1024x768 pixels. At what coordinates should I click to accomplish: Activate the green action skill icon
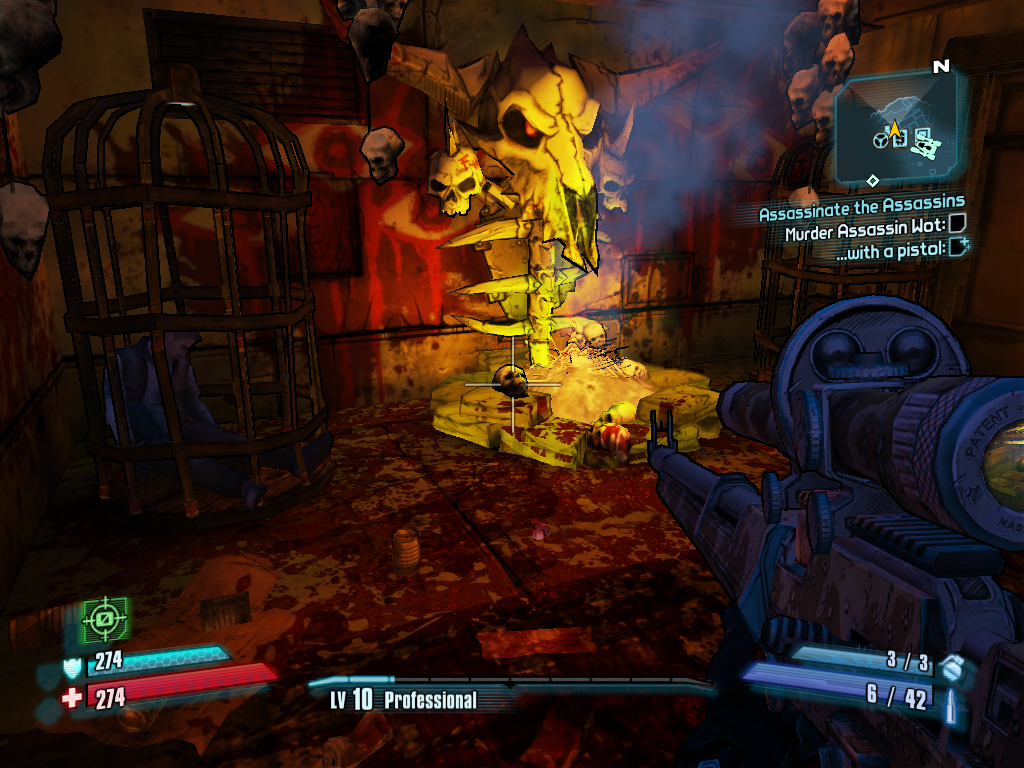pyautogui.click(x=104, y=620)
